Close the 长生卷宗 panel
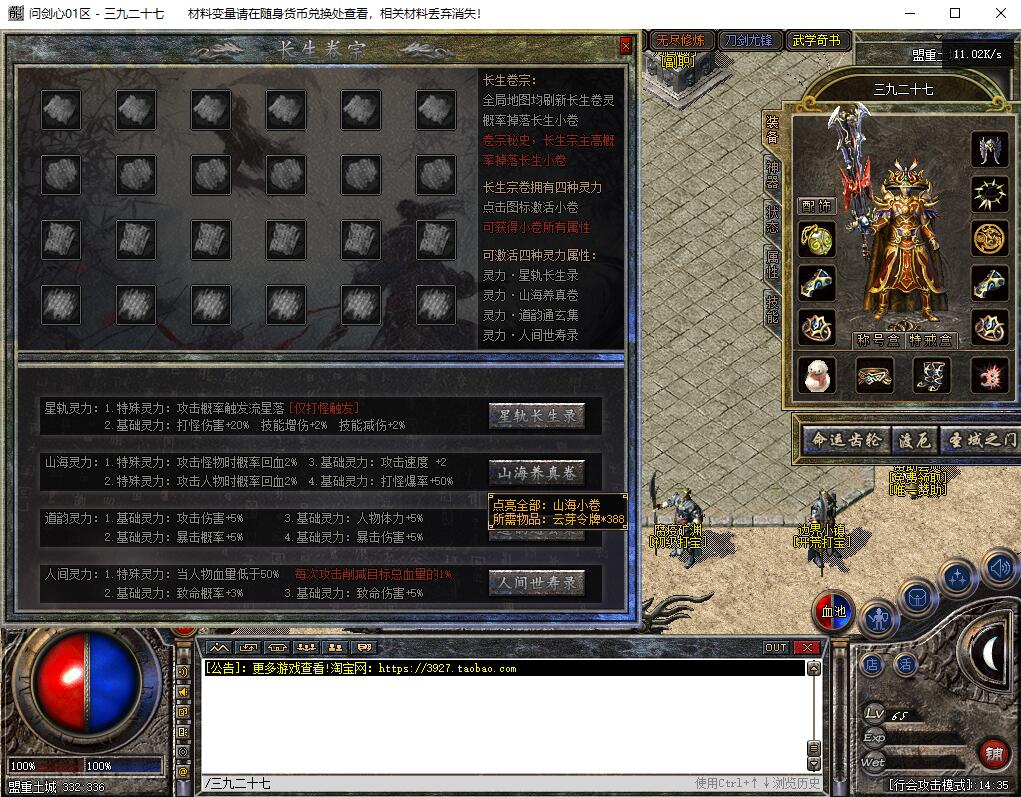The image size is (1021, 797). (x=626, y=46)
